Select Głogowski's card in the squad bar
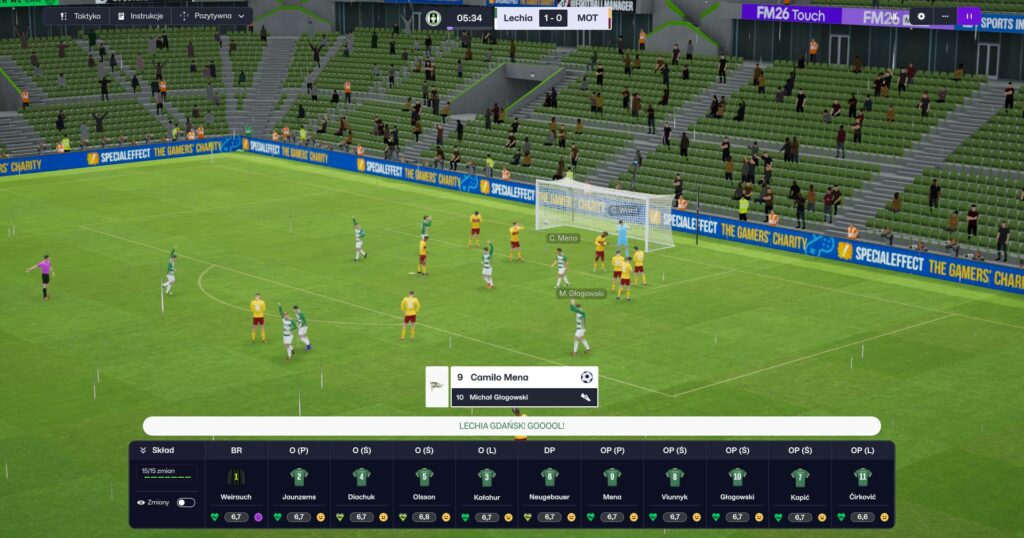Screen dimensions: 1024x538 (x=737, y=485)
